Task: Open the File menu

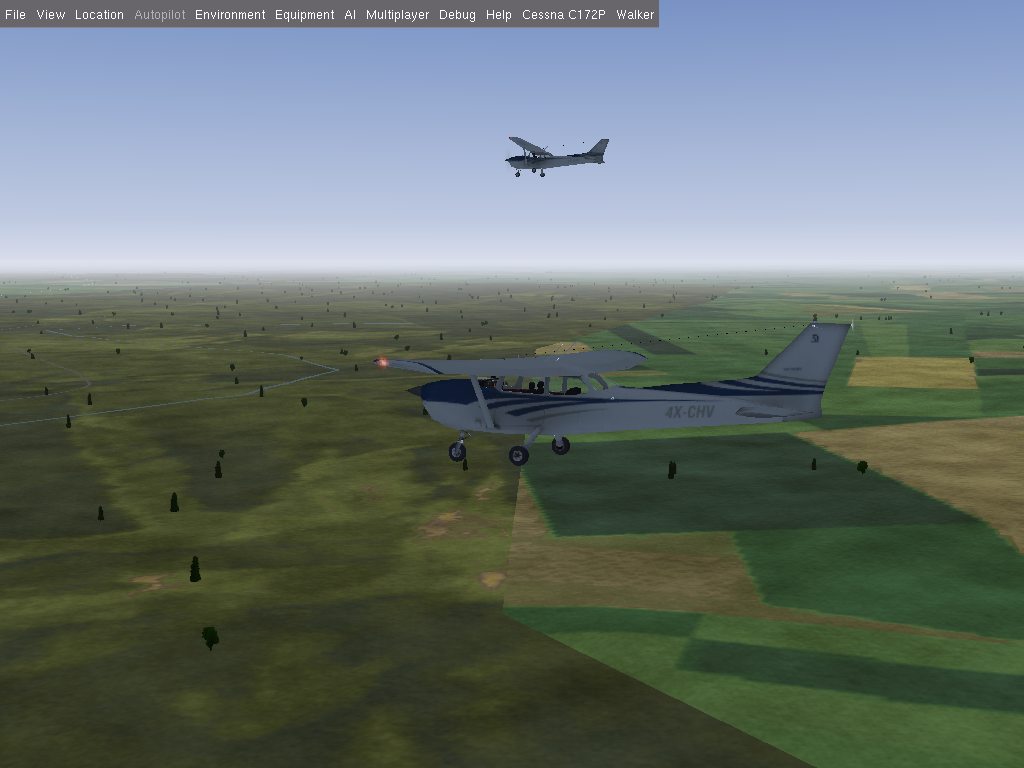Action: [15, 15]
